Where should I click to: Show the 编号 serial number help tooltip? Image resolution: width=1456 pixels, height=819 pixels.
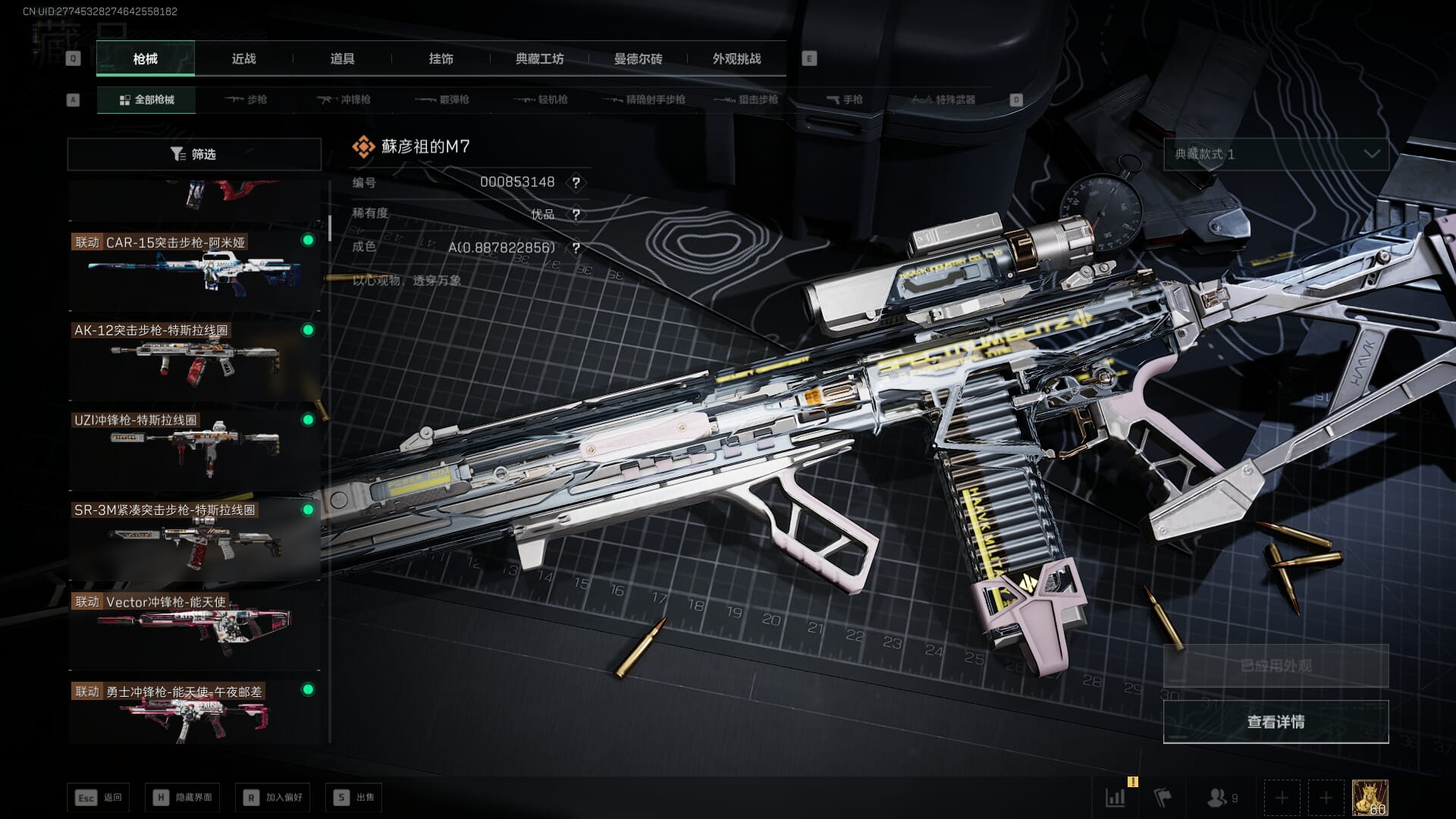pyautogui.click(x=576, y=183)
